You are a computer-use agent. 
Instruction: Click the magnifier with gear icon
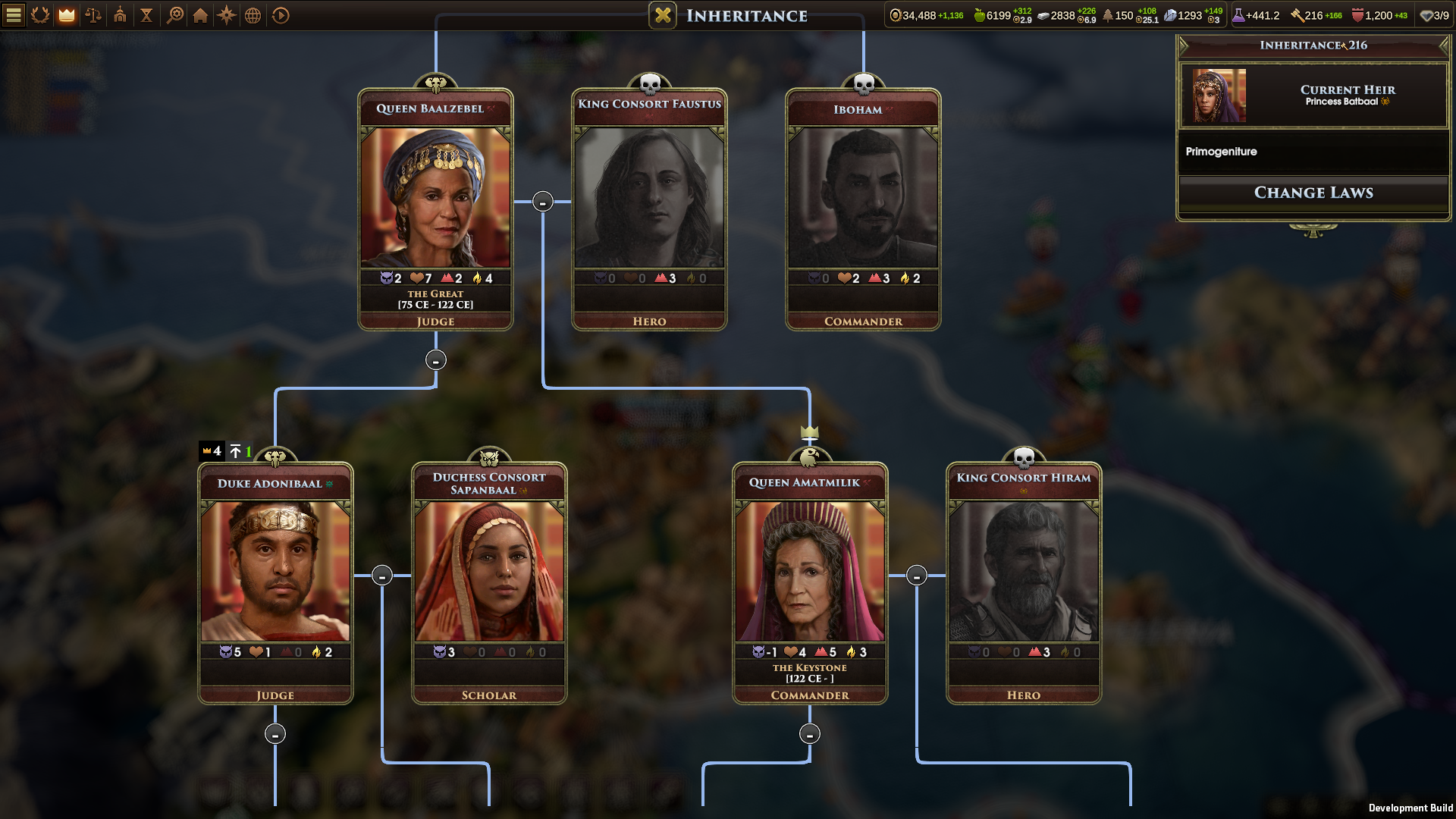[174, 15]
